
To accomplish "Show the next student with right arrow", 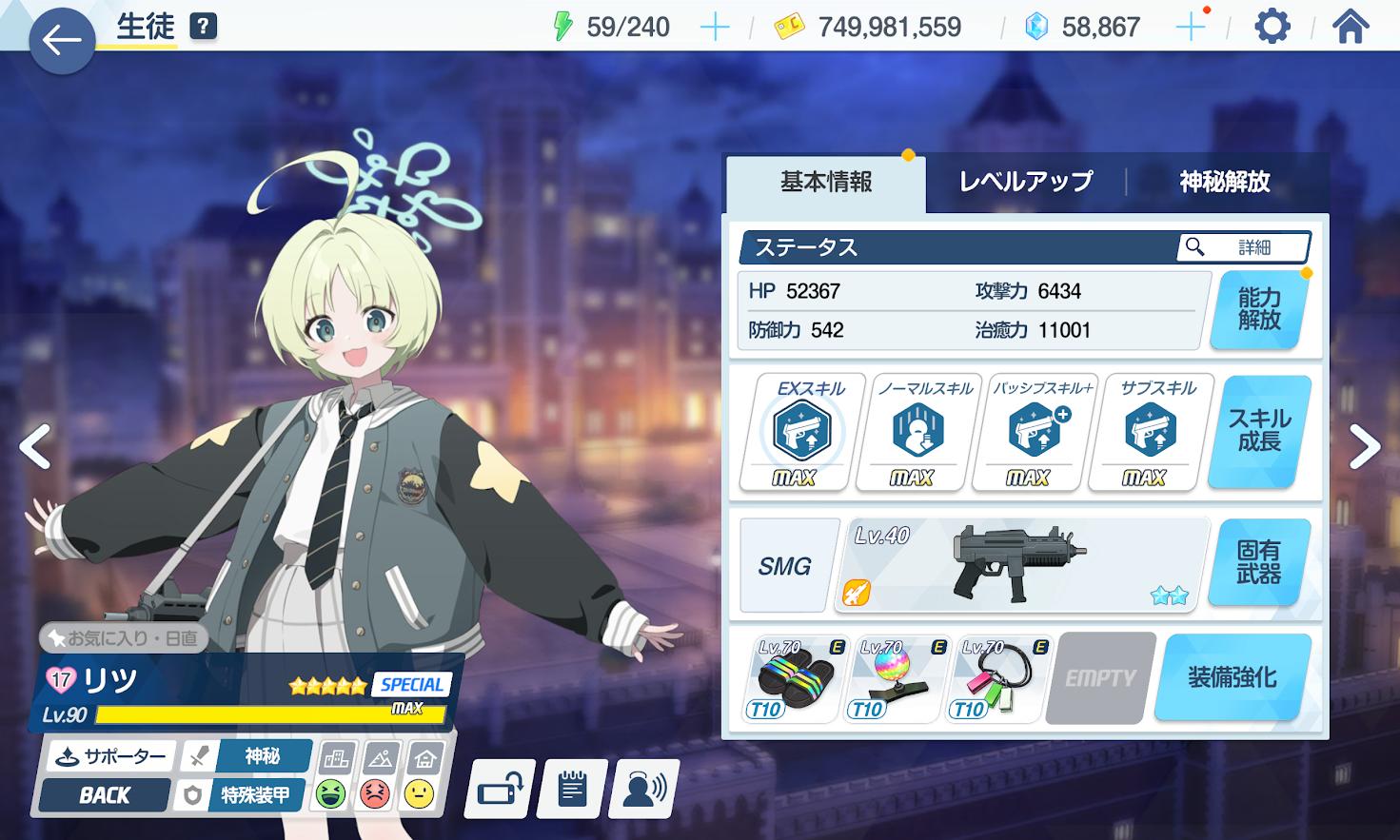I will 1364,446.
